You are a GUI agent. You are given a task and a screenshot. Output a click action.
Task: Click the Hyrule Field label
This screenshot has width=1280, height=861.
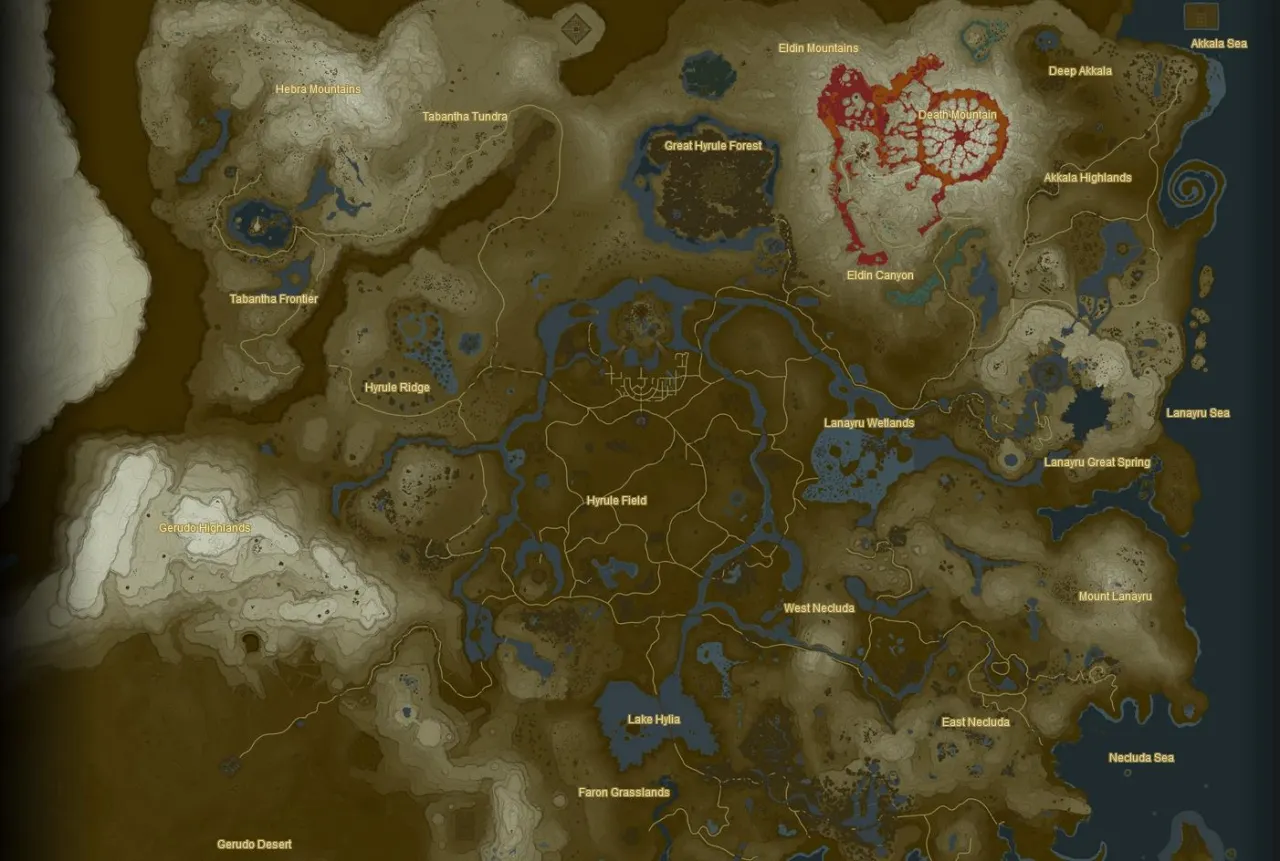click(616, 500)
